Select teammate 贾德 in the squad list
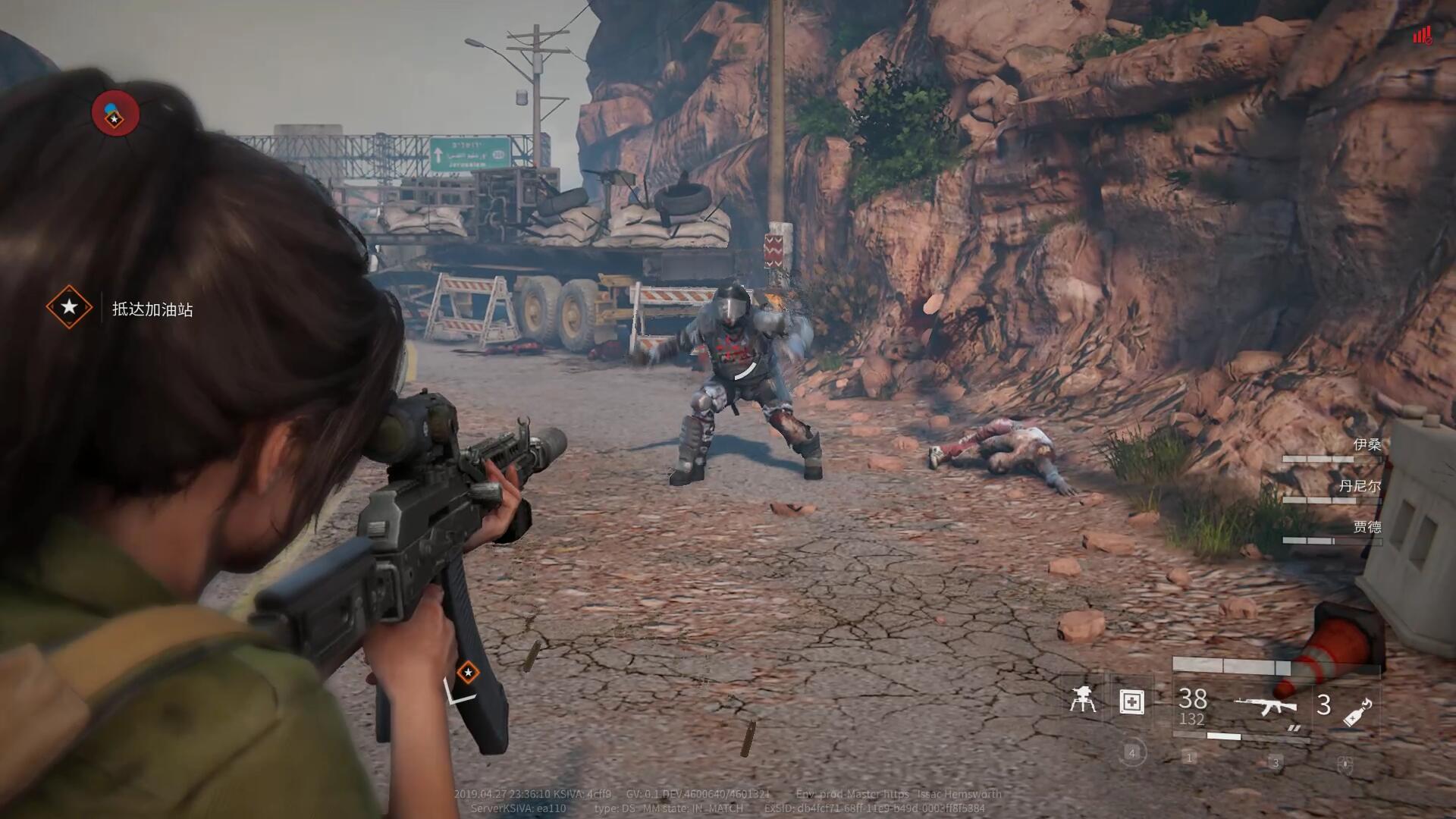 (1367, 527)
